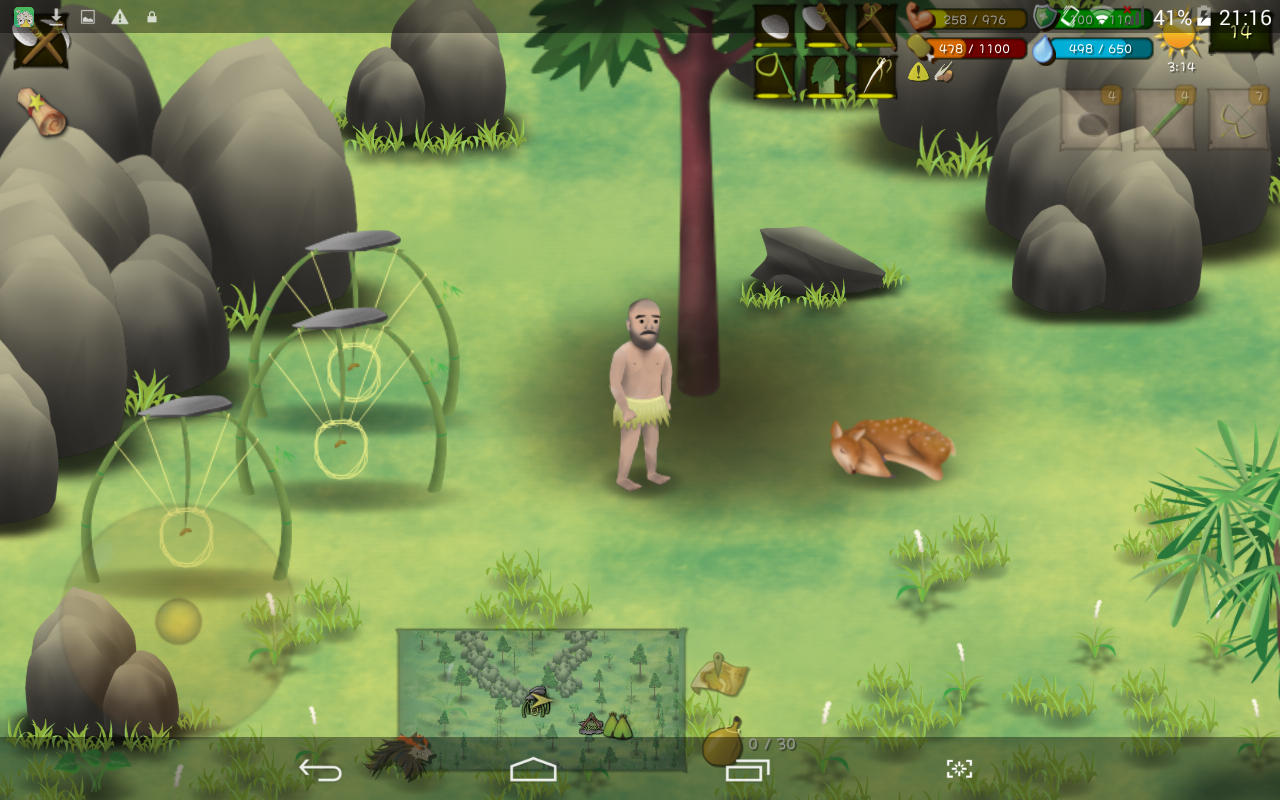Select the bone needle tool slot
This screenshot has height=800, width=1280.
876,76
